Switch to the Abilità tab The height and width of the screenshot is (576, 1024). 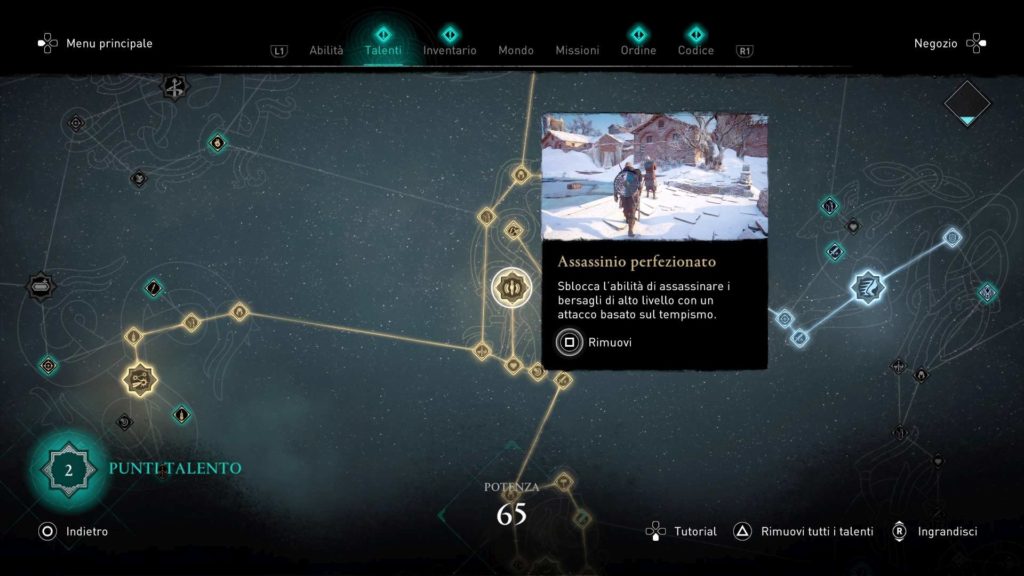[x=326, y=50]
